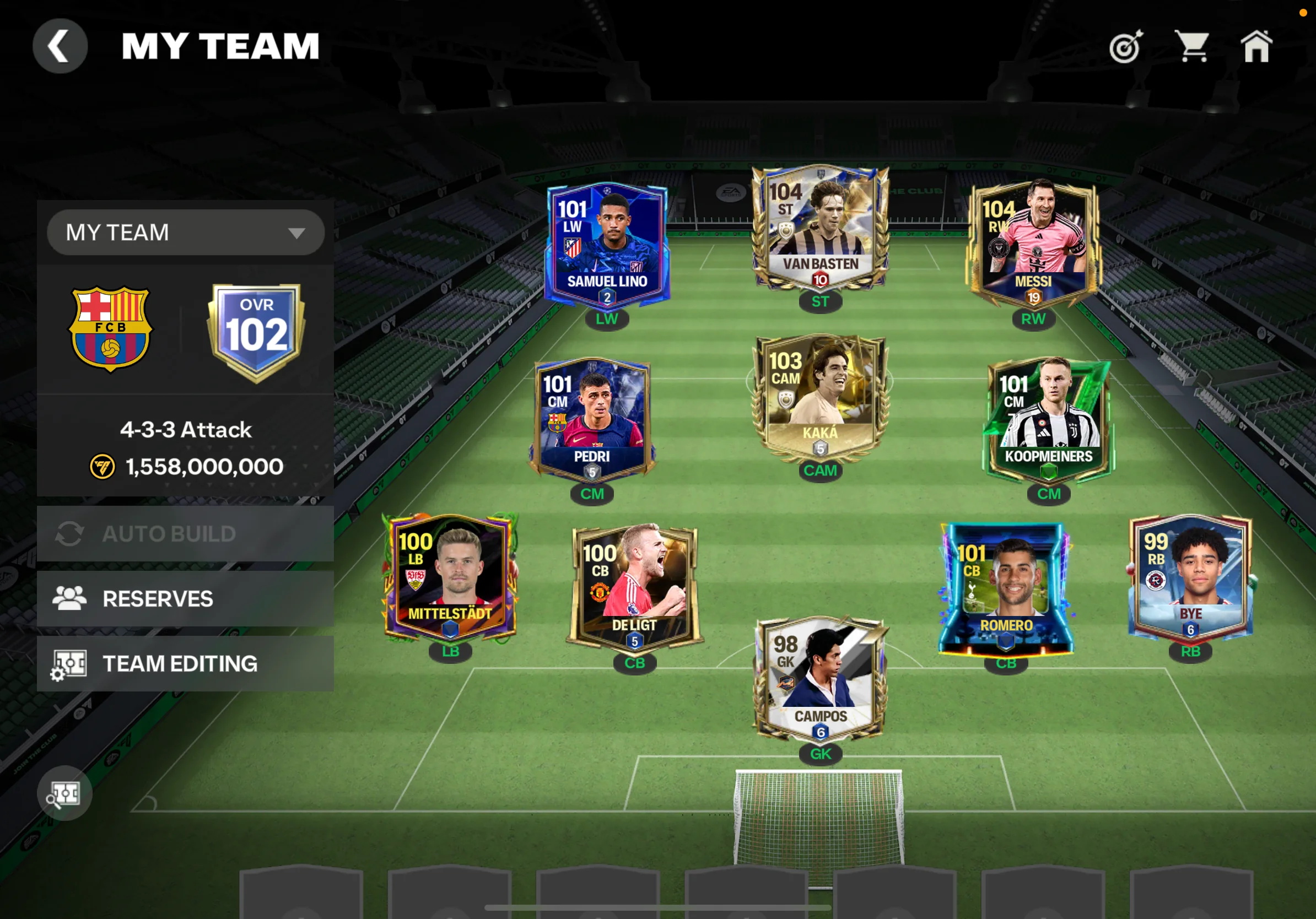Pick the Kaká CAM card
This screenshot has height=919, width=1316.
(820, 398)
